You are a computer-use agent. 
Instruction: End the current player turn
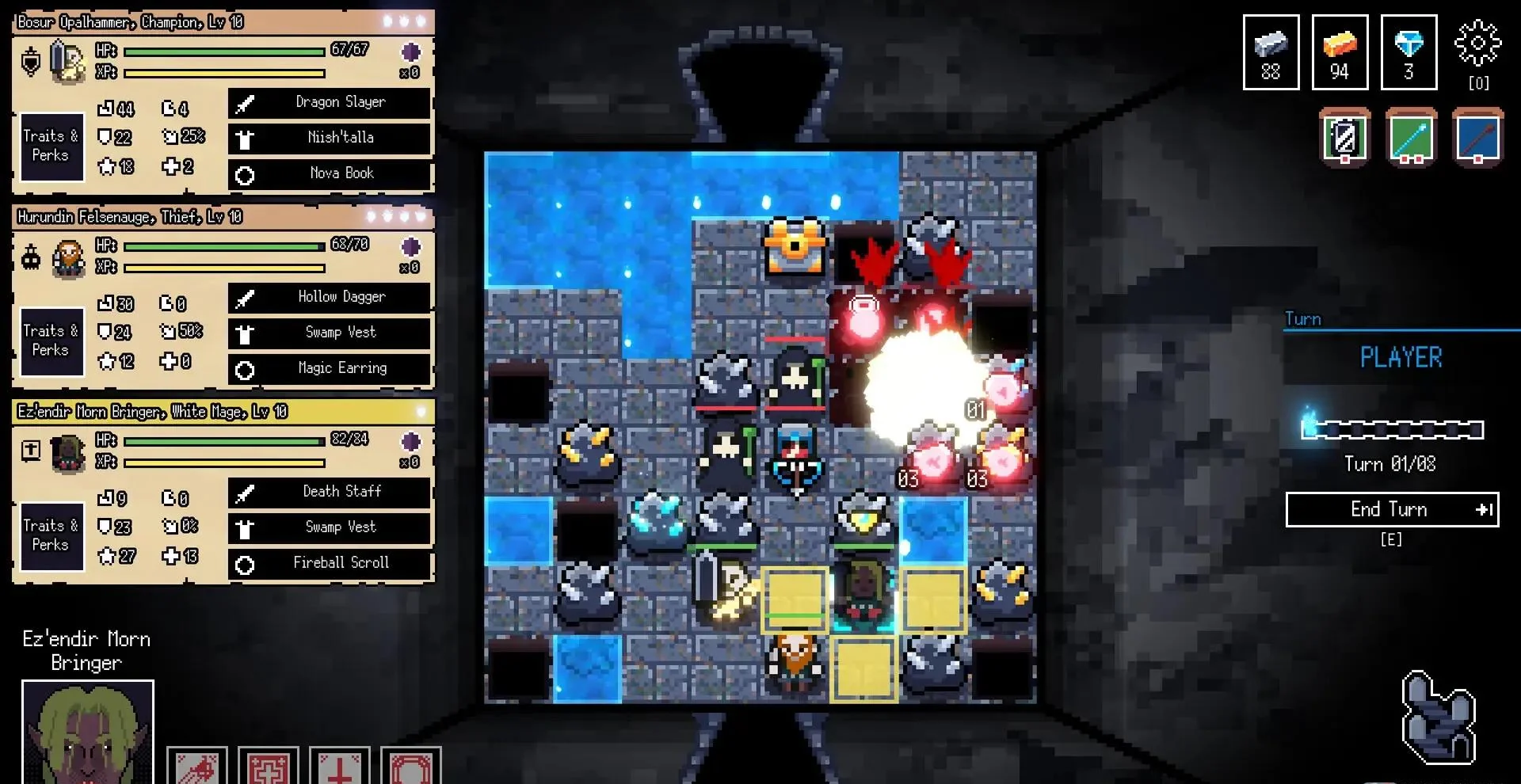(1392, 509)
